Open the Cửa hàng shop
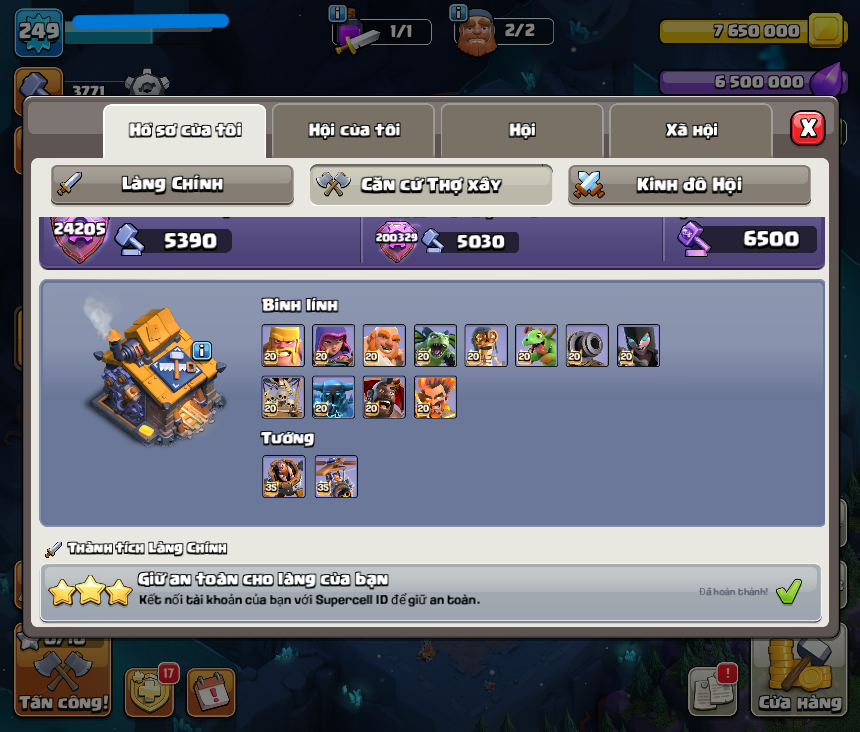This screenshot has height=732, width=860. click(x=799, y=681)
